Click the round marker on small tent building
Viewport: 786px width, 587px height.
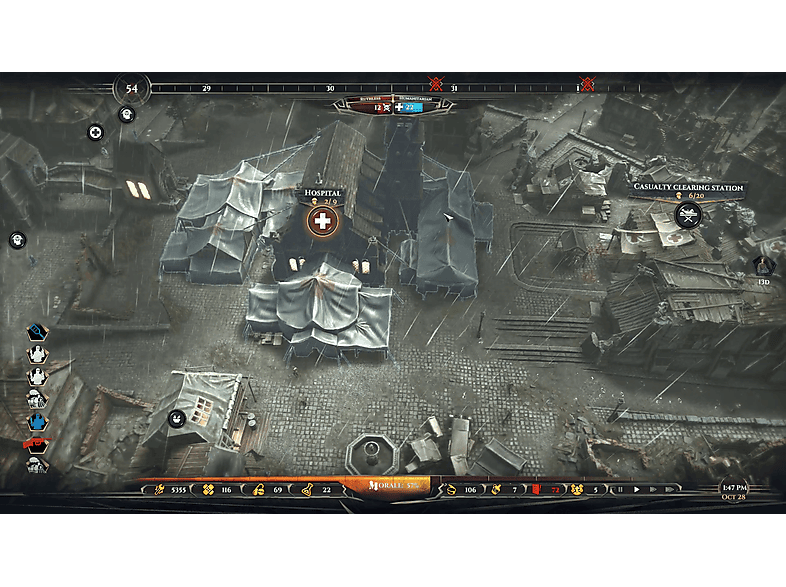point(176,418)
